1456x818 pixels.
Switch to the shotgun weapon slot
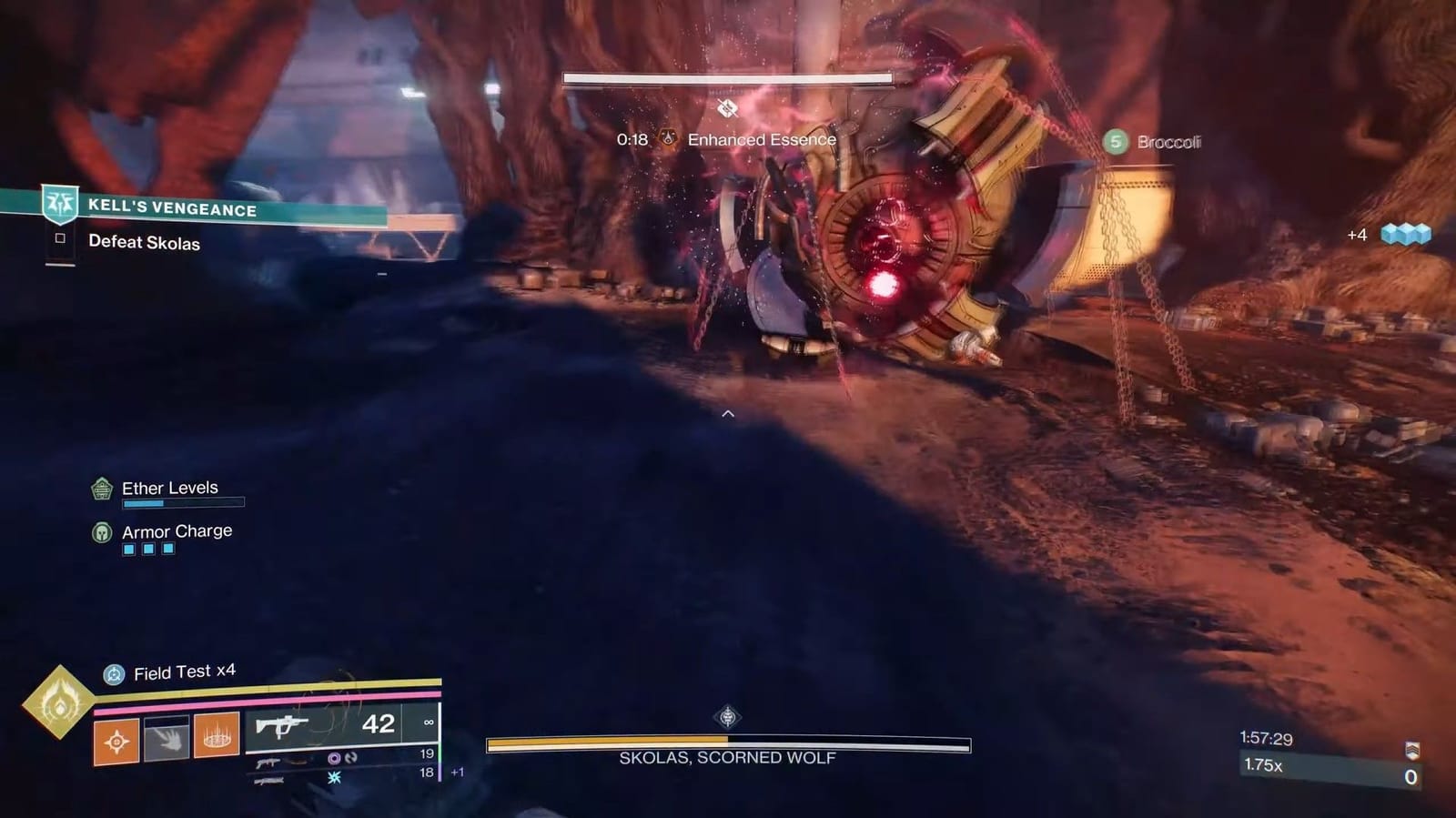pos(268,762)
